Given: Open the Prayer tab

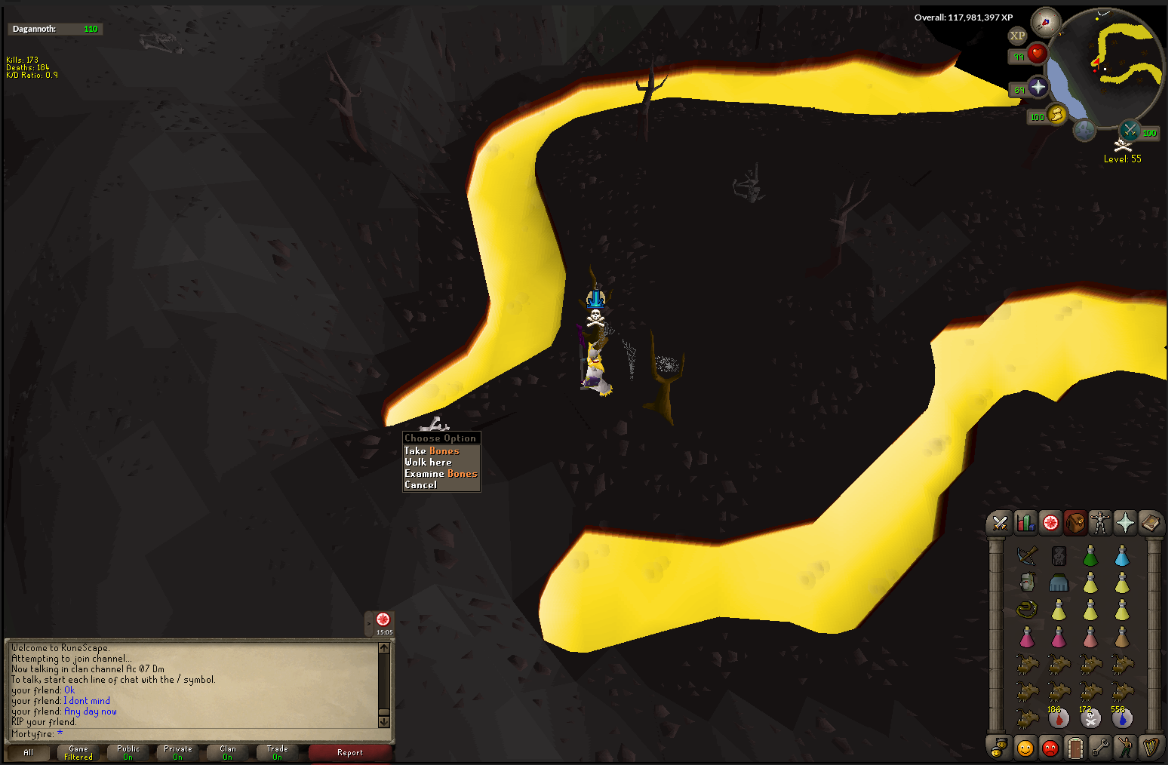Looking at the screenshot, I should pyautogui.click(x=1127, y=522).
